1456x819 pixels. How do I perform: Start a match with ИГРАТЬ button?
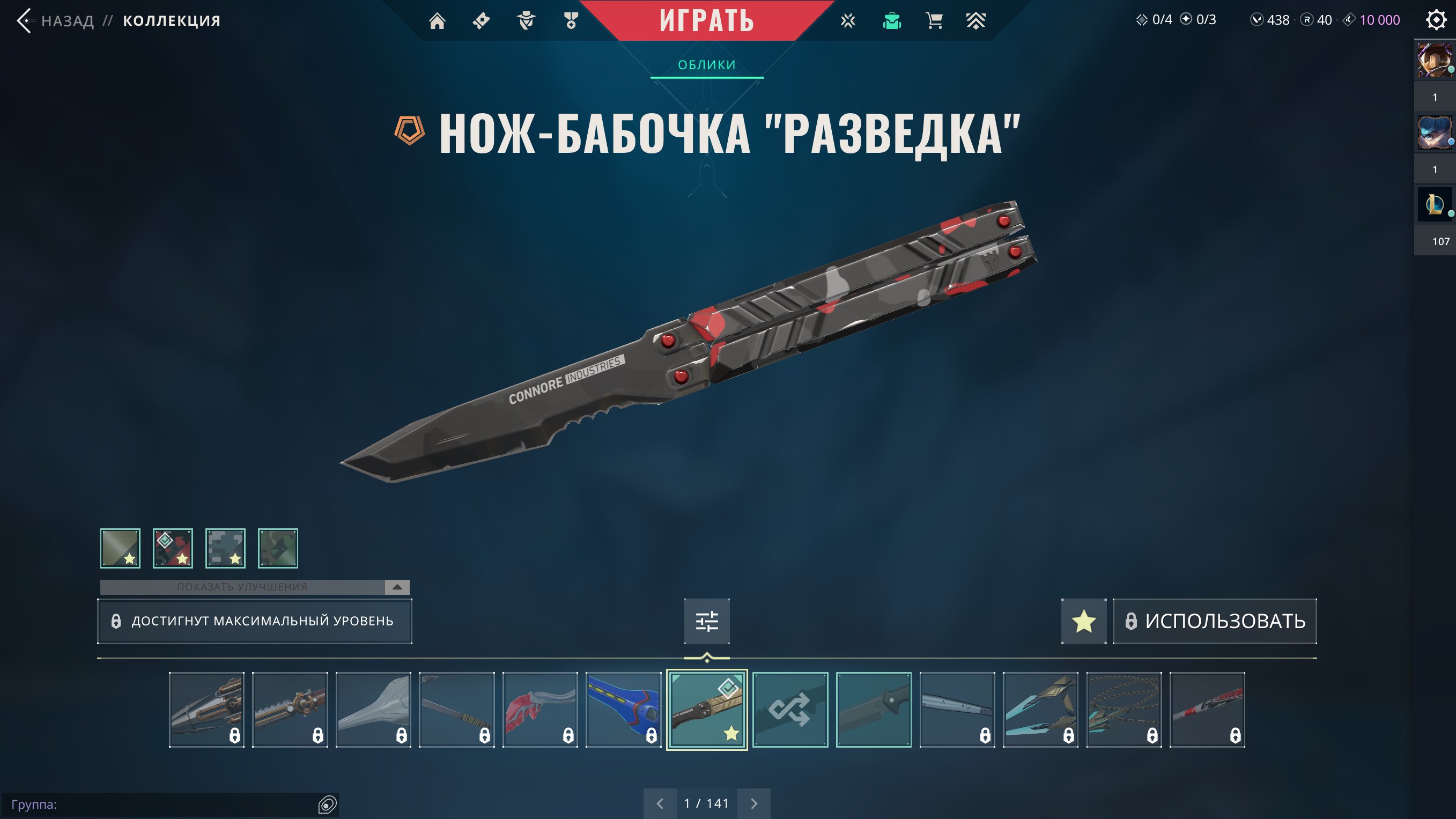(x=706, y=21)
